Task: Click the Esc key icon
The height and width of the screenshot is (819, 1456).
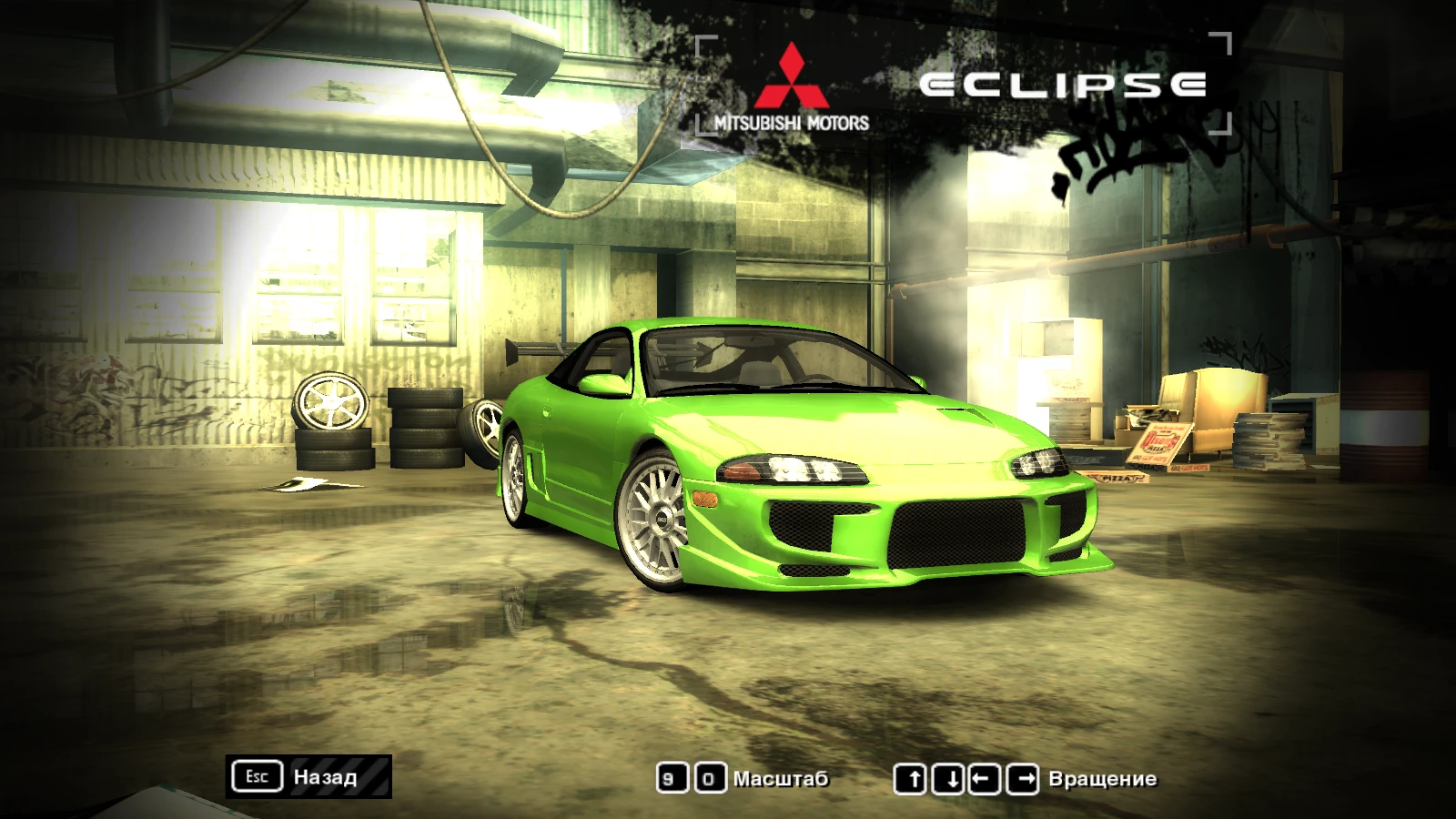Action: pos(258,776)
